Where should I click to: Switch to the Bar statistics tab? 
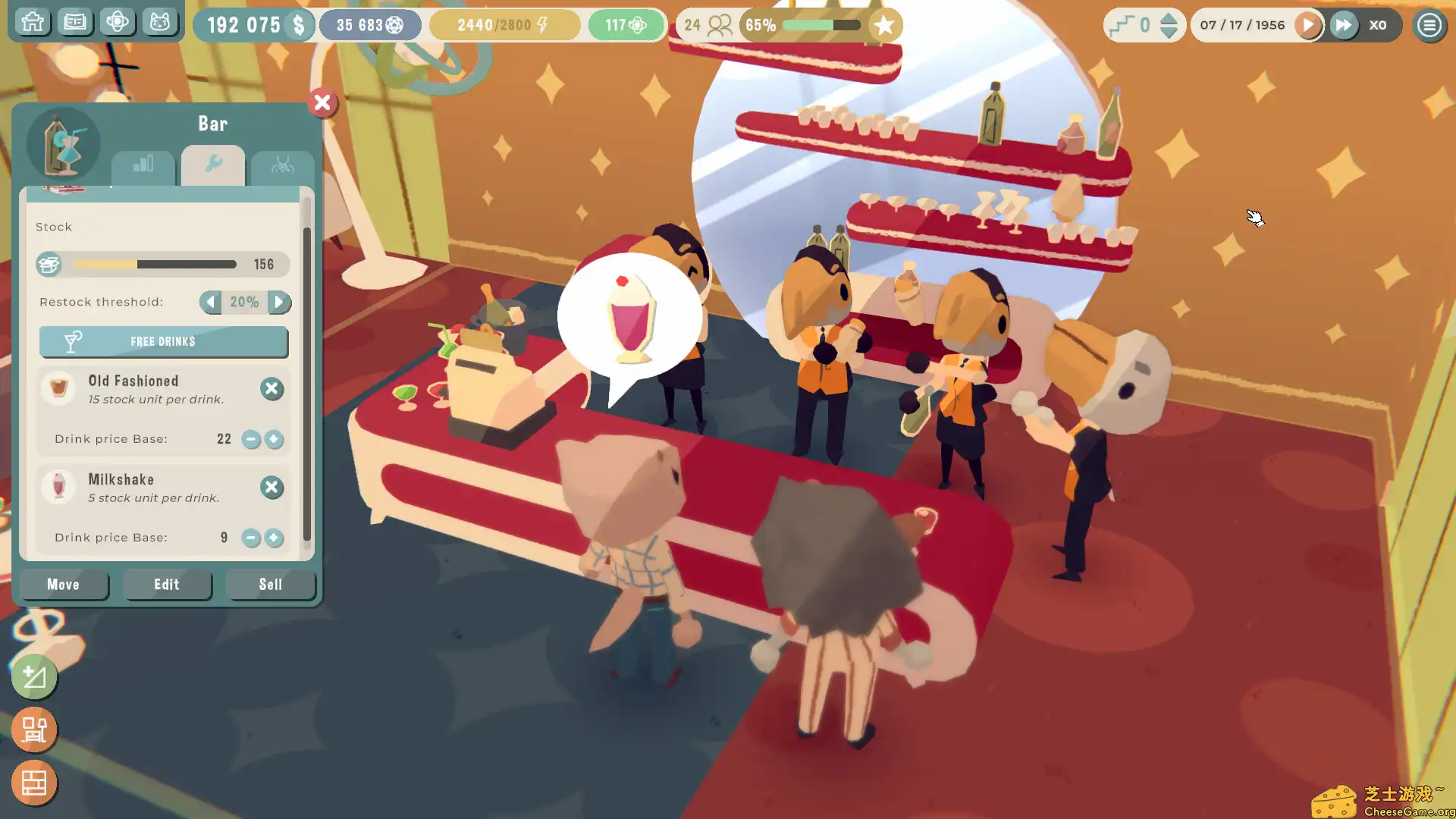143,165
